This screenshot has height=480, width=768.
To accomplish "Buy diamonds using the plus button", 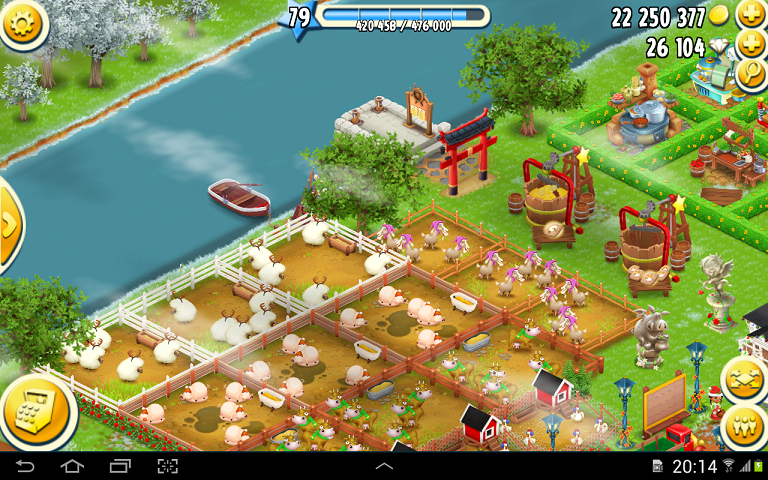I will click(x=750, y=45).
